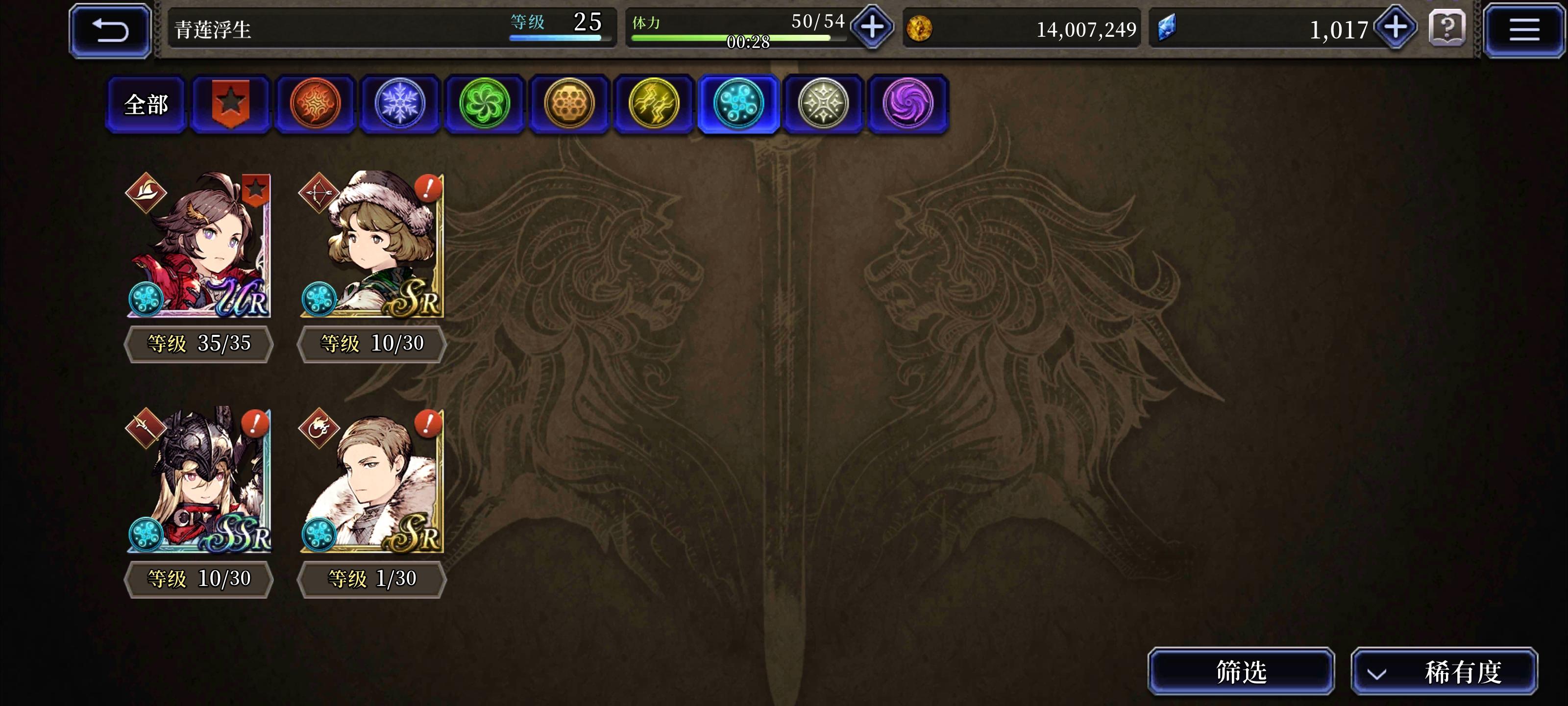Select the earth element filter
Viewport: 1568px width, 706px height.
[570, 103]
